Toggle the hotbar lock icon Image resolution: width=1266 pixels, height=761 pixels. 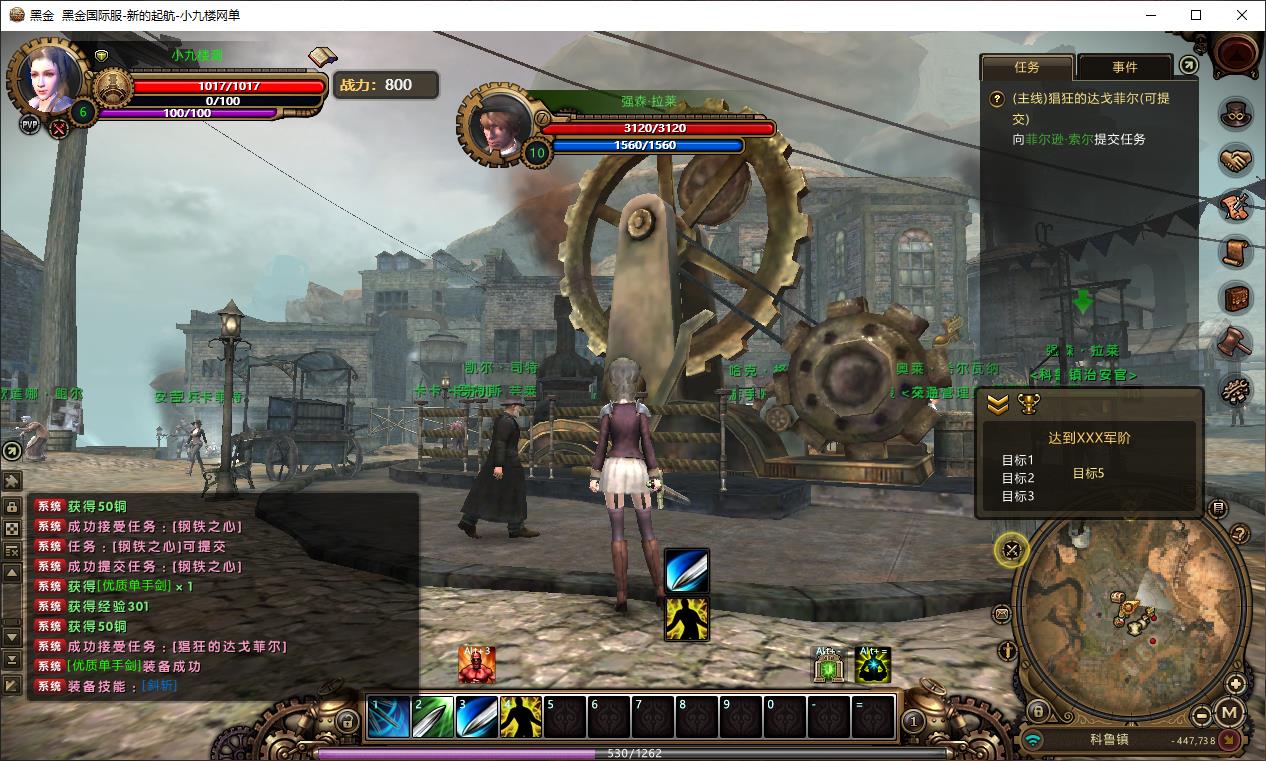click(x=347, y=720)
